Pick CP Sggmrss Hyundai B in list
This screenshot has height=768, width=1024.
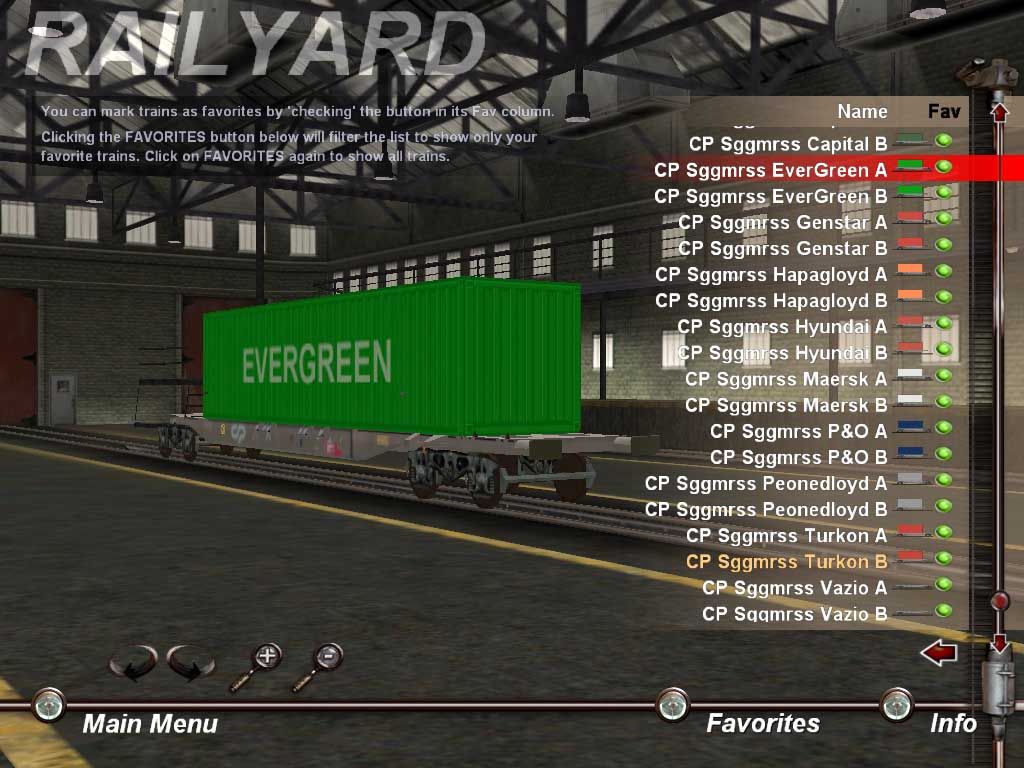[x=782, y=353]
